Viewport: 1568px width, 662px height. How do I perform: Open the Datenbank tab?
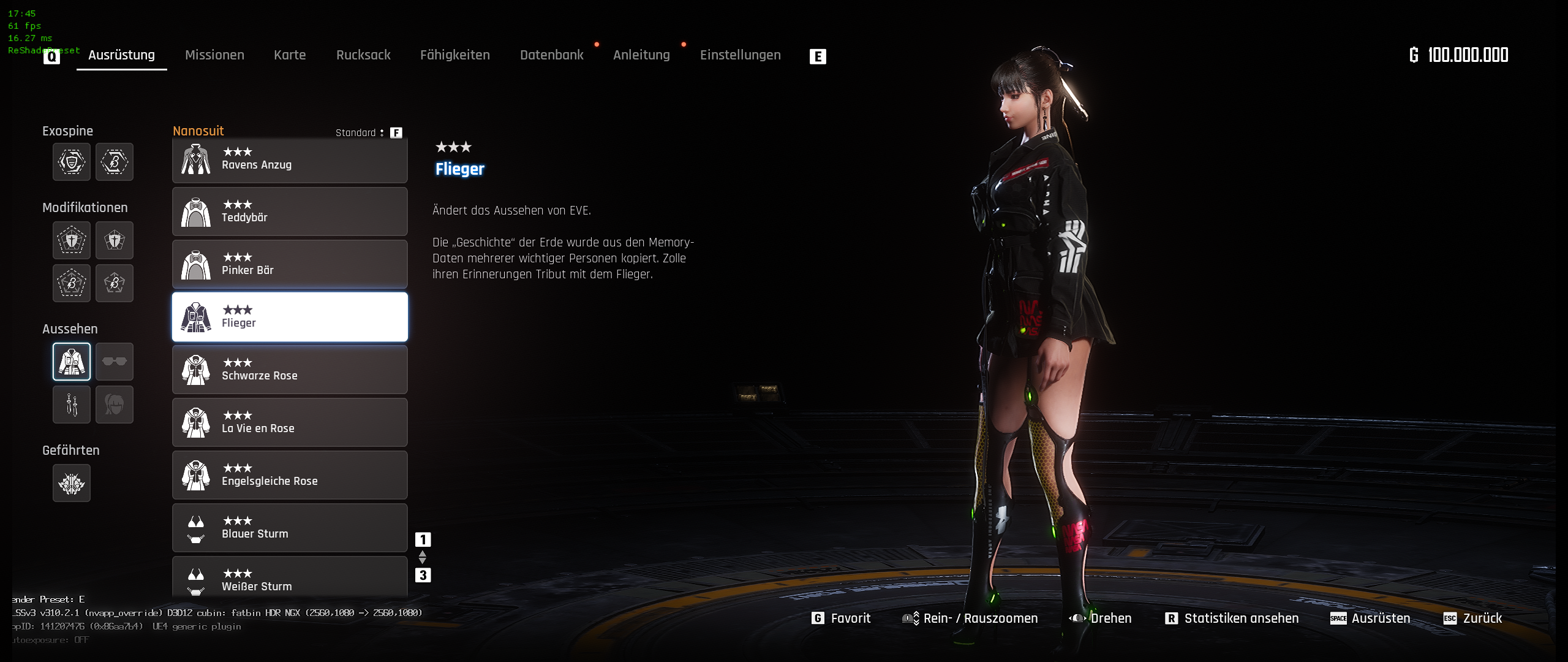(551, 55)
